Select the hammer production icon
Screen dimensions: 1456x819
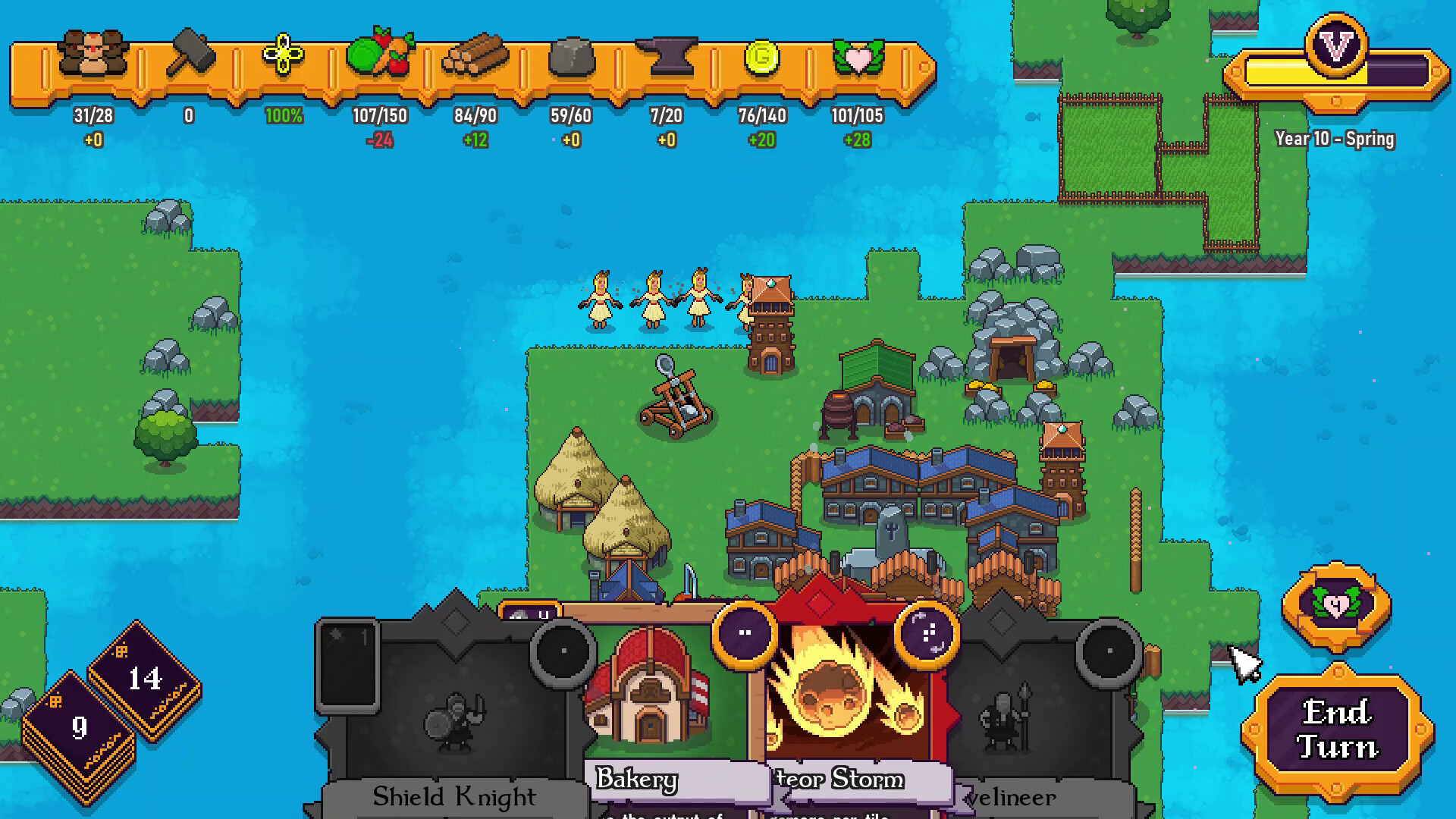190,53
